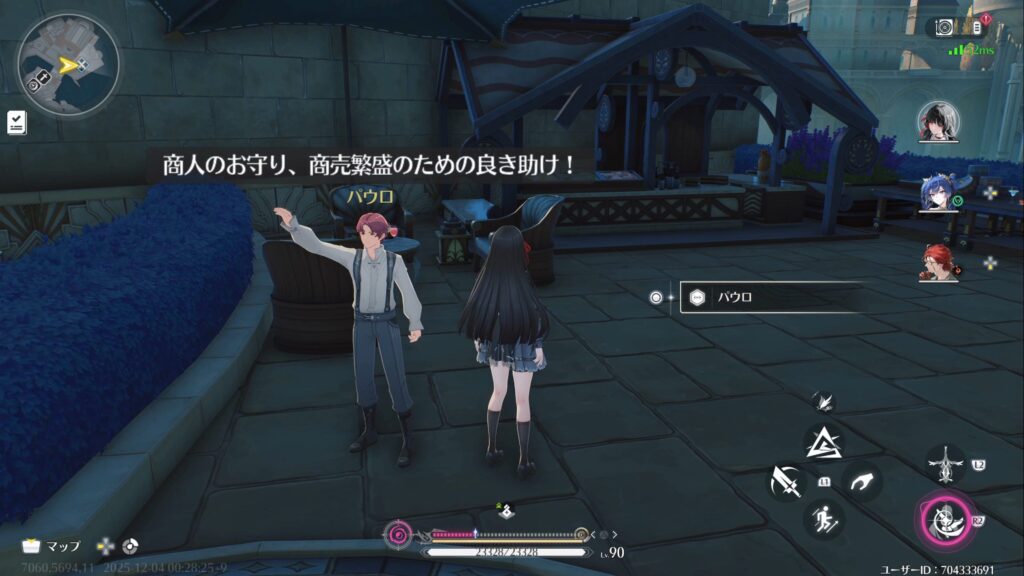Viewport: 1024px width, 576px height.
Task: Use the sword basic attack icon
Action: [786, 482]
